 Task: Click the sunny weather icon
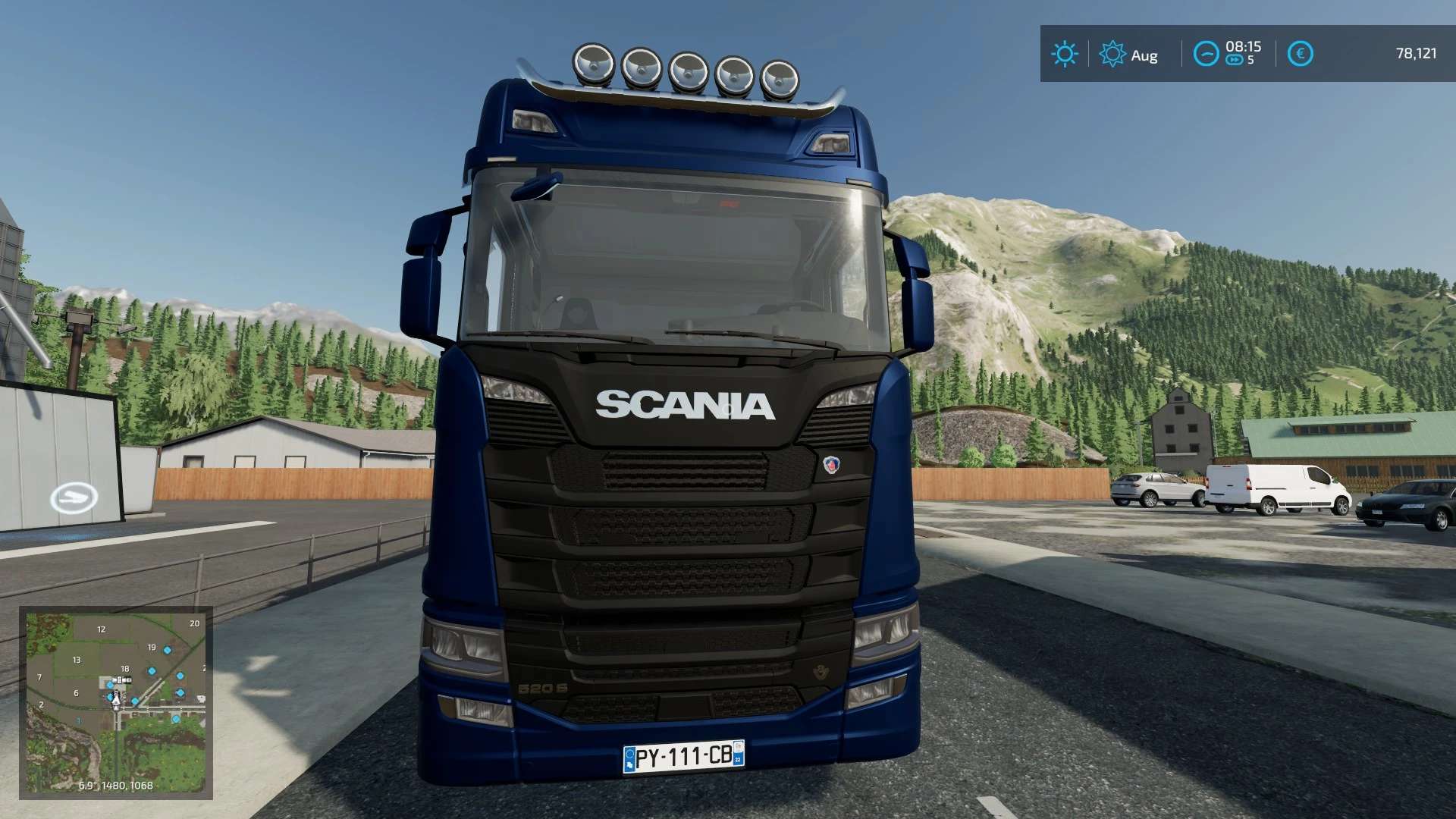pyautogui.click(x=1064, y=54)
